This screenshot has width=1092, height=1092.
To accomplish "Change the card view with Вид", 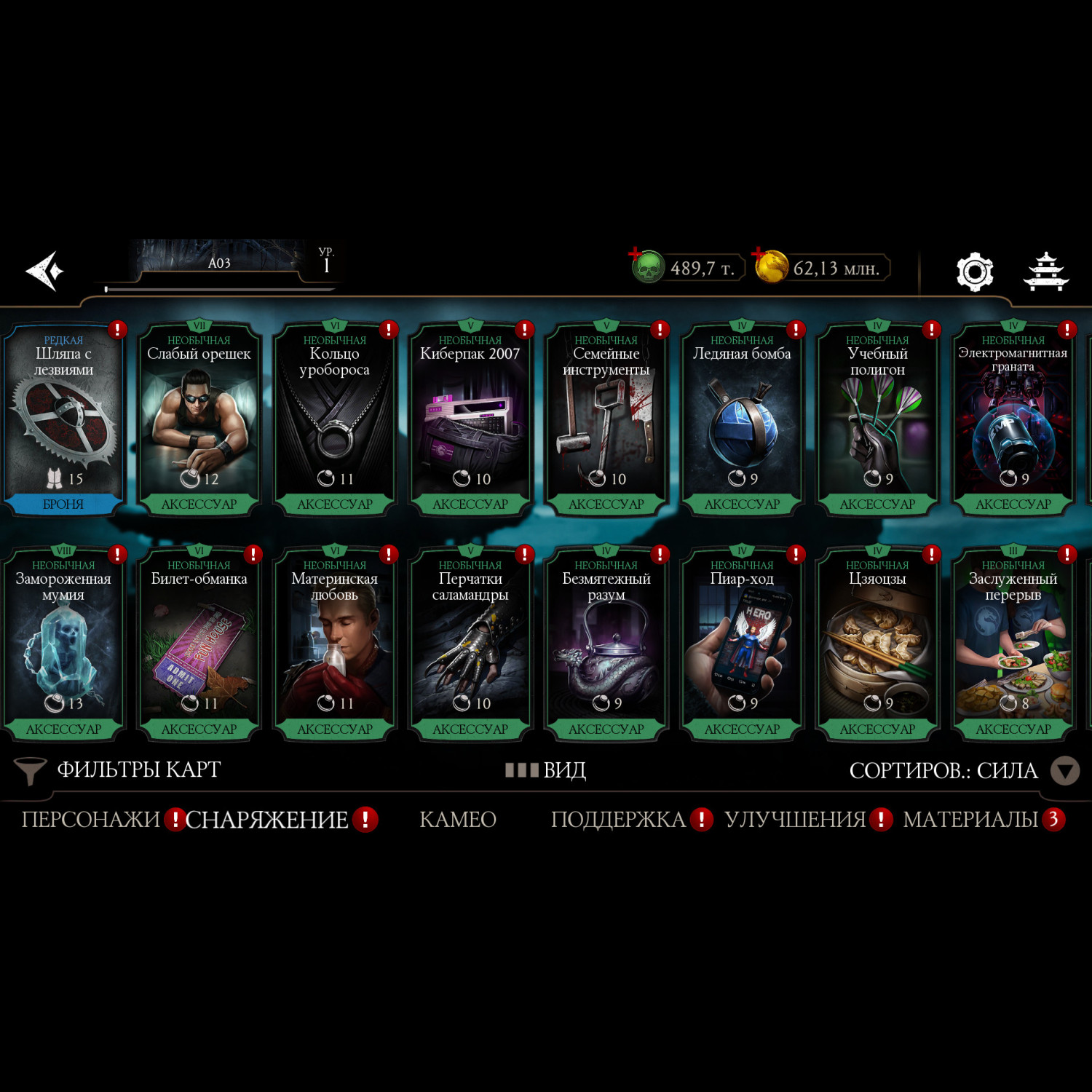I will [x=547, y=770].
